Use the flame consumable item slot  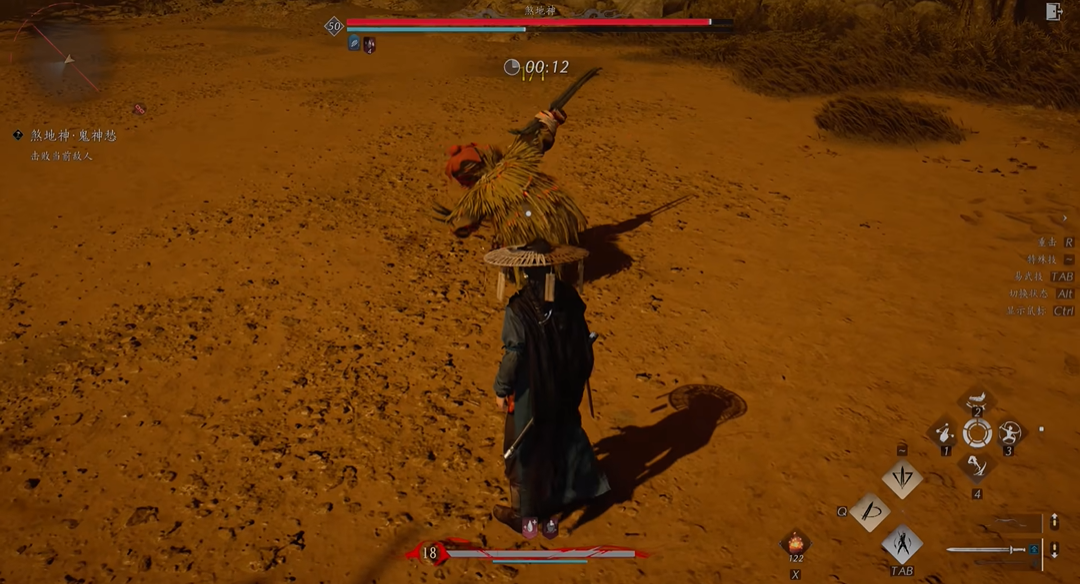[795, 543]
